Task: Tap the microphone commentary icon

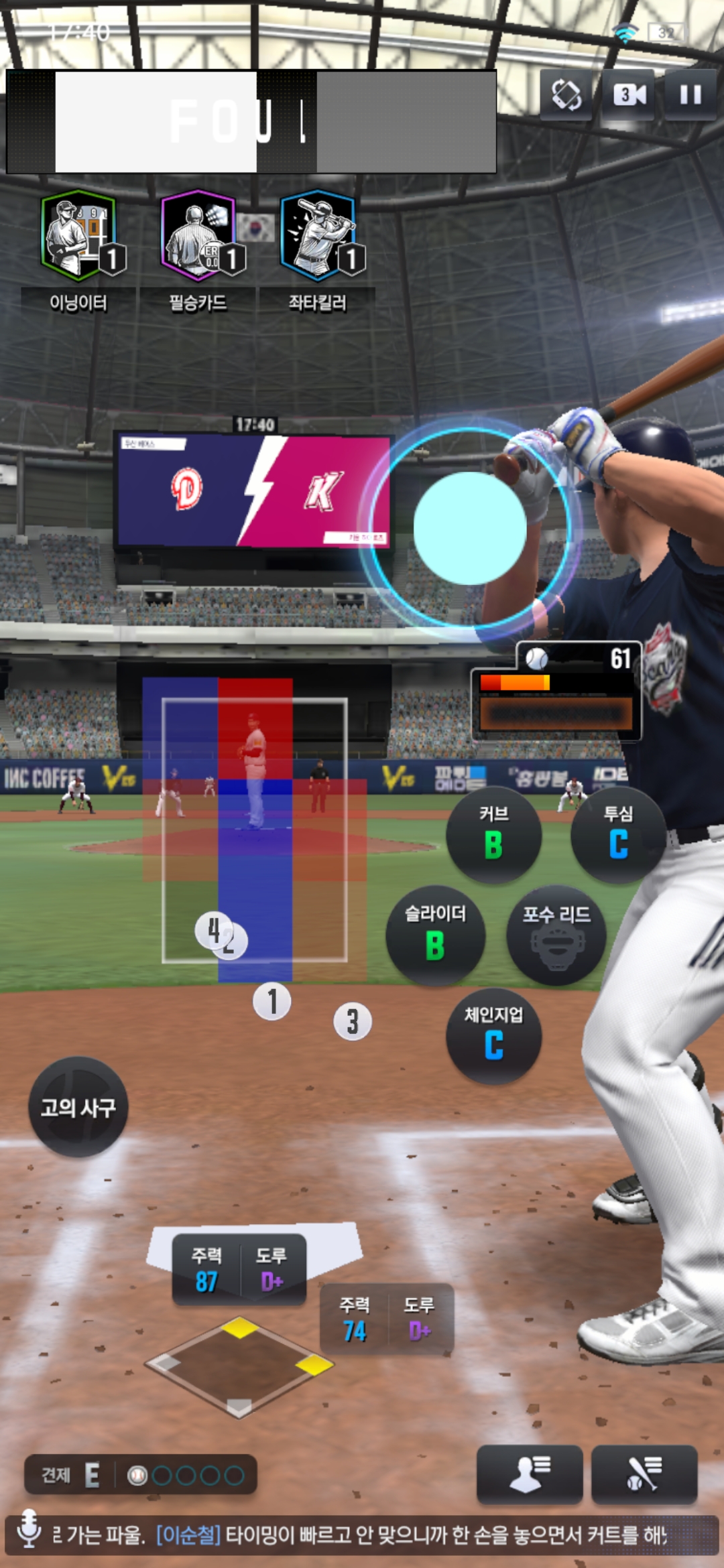Action: pyautogui.click(x=29, y=1528)
